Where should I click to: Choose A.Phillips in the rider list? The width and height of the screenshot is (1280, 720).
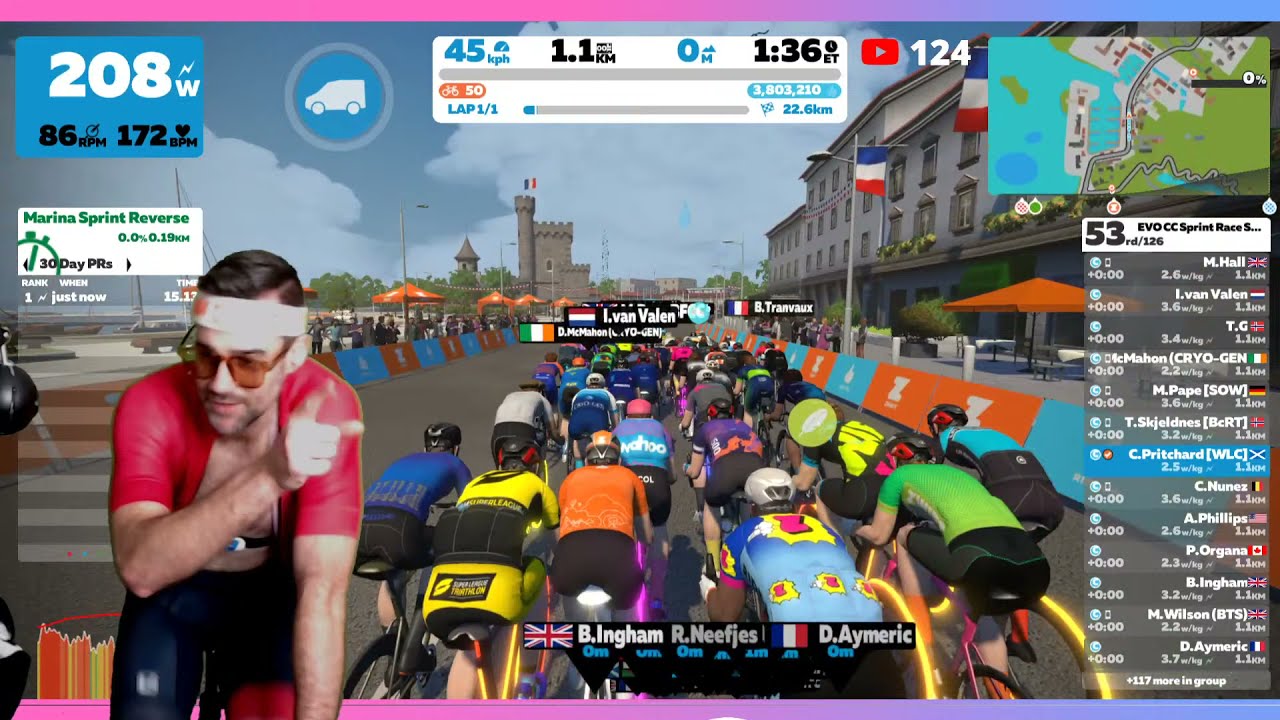click(x=1177, y=524)
